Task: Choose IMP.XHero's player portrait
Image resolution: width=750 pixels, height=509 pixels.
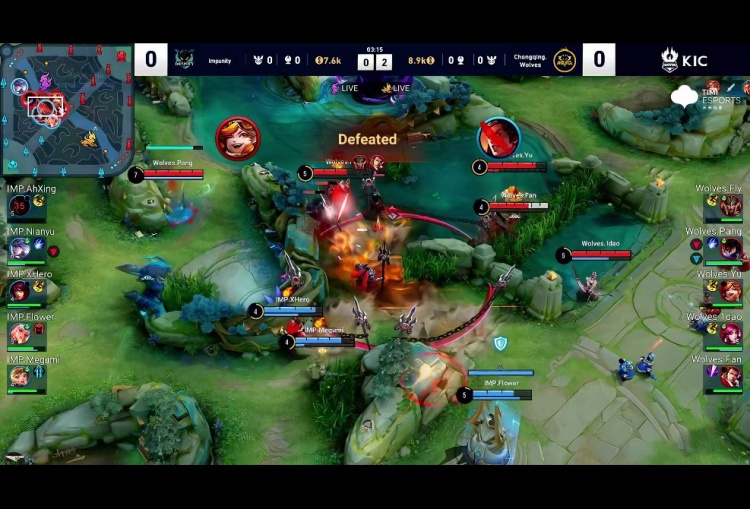Action: [20, 290]
